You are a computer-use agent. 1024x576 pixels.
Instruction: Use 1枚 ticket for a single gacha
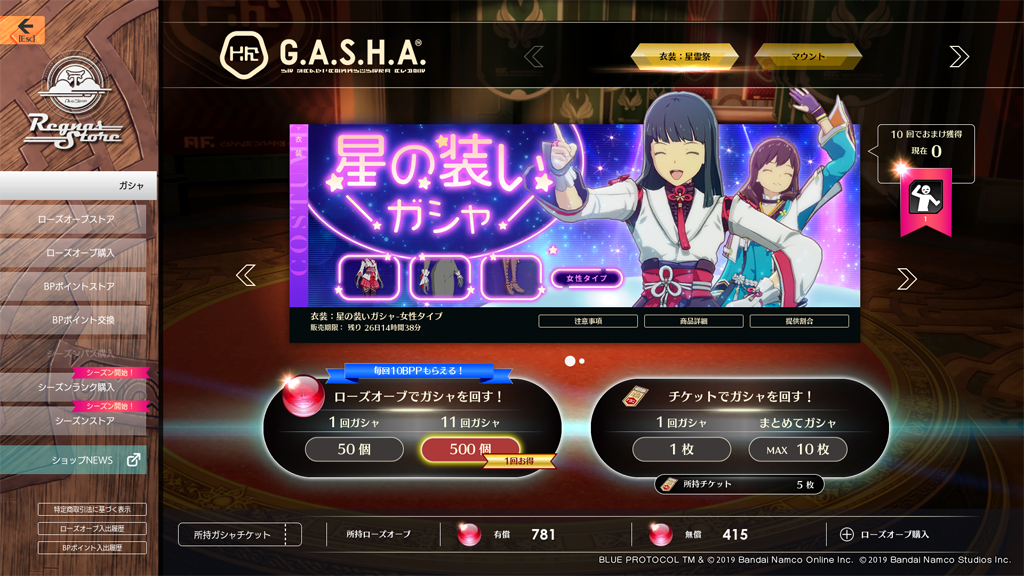682,450
